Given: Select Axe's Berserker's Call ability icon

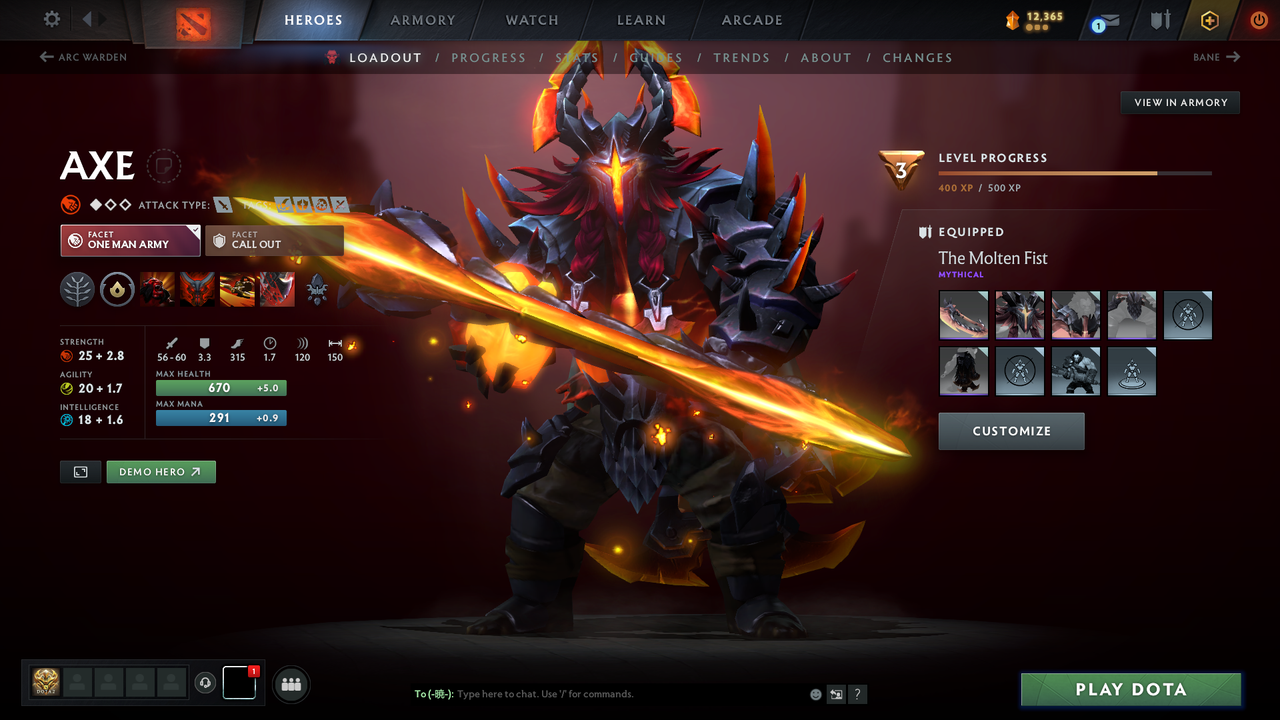Looking at the screenshot, I should (157, 289).
